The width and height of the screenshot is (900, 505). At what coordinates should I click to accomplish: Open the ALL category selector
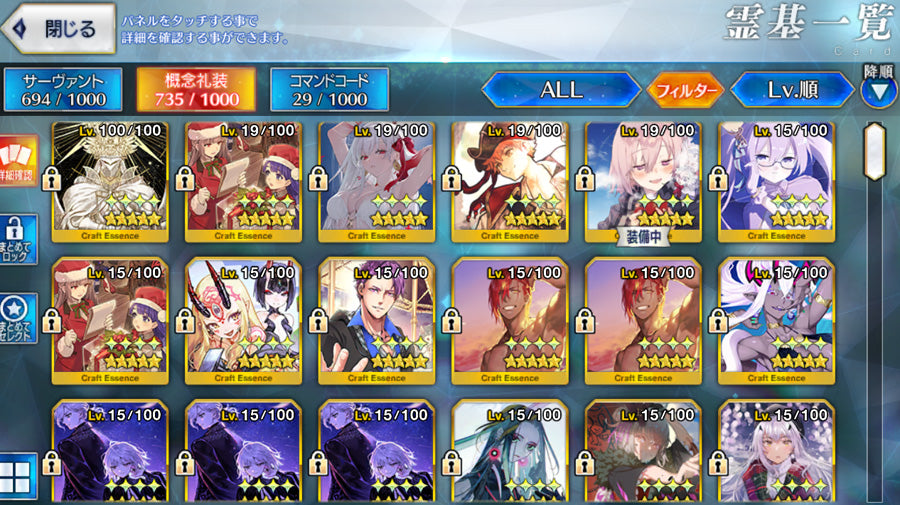561,90
